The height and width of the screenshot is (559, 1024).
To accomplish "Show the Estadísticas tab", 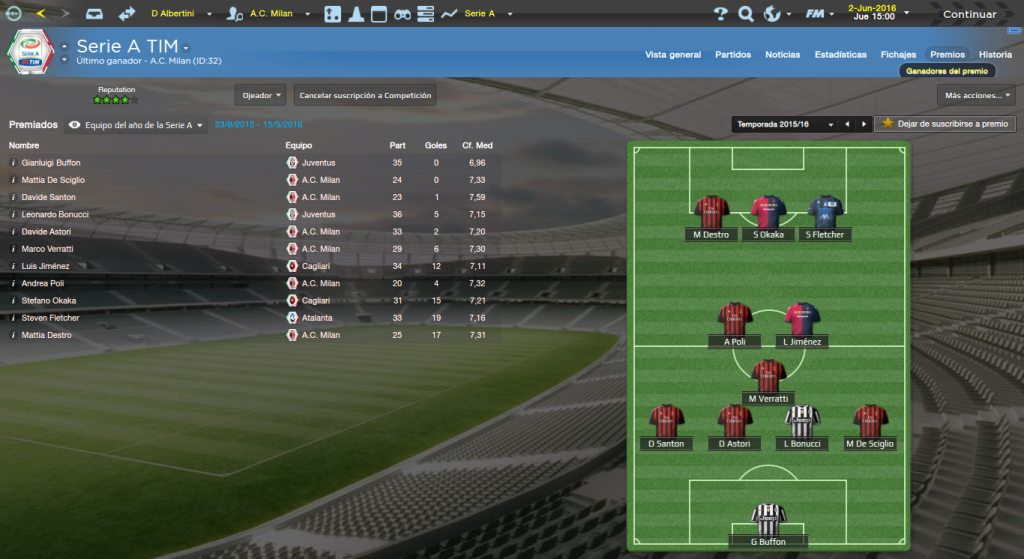I will pyautogui.click(x=840, y=55).
